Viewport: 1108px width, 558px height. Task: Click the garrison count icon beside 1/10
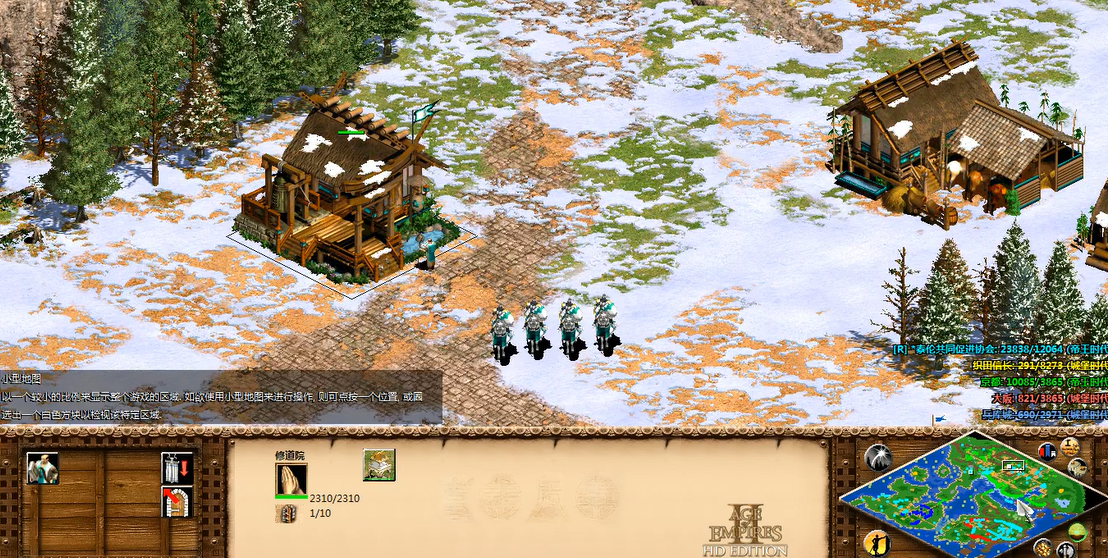coord(286,513)
